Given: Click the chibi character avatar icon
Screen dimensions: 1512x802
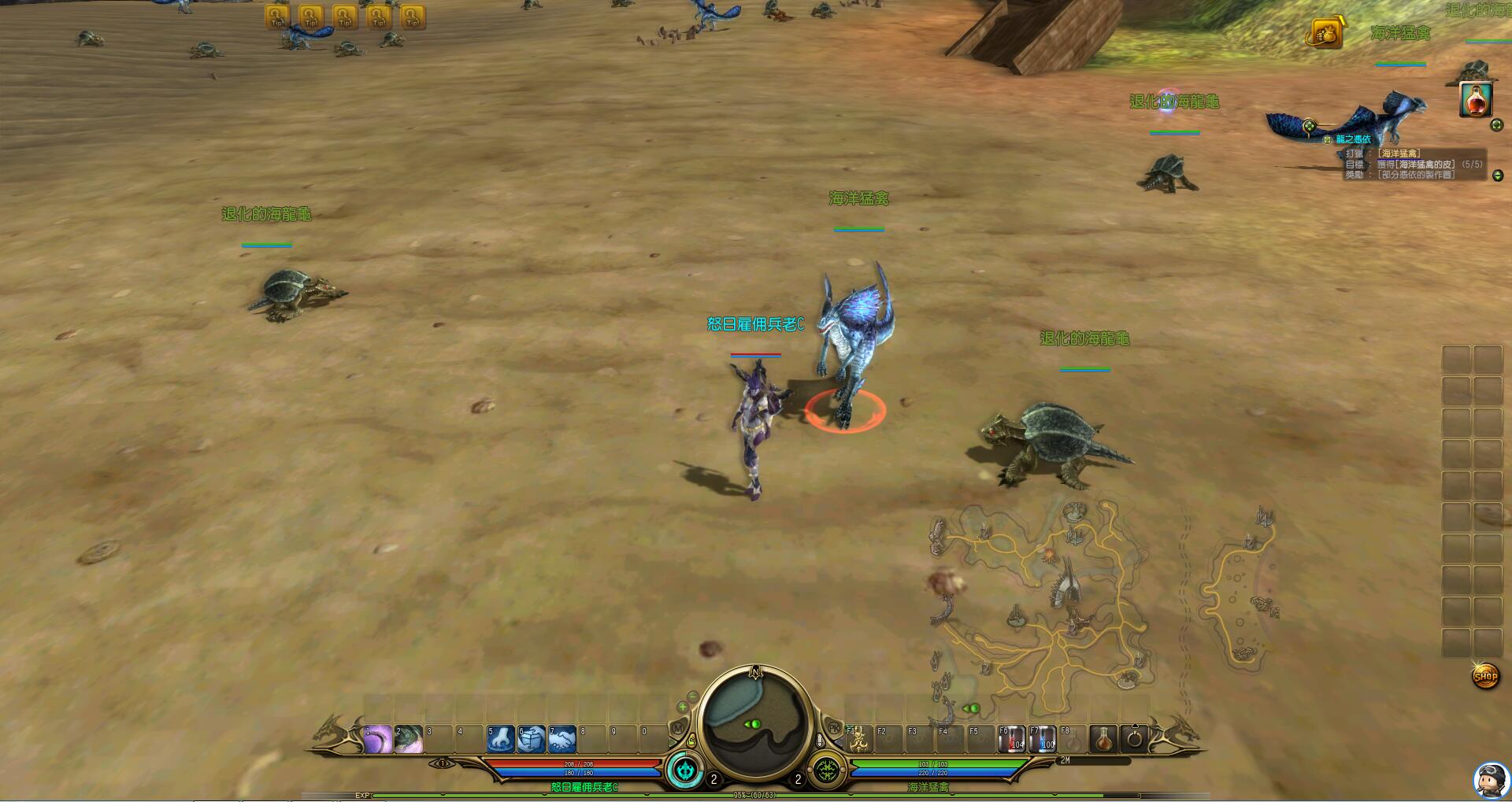Looking at the screenshot, I should coord(1490,780).
